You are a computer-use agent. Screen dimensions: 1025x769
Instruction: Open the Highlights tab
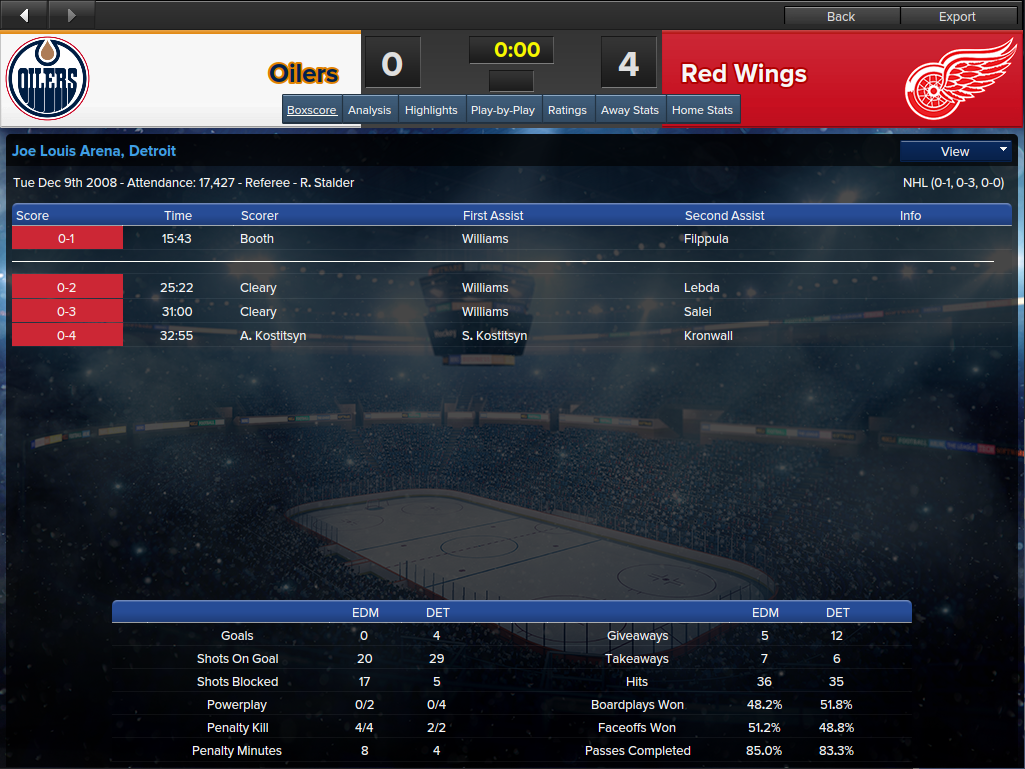coord(431,110)
